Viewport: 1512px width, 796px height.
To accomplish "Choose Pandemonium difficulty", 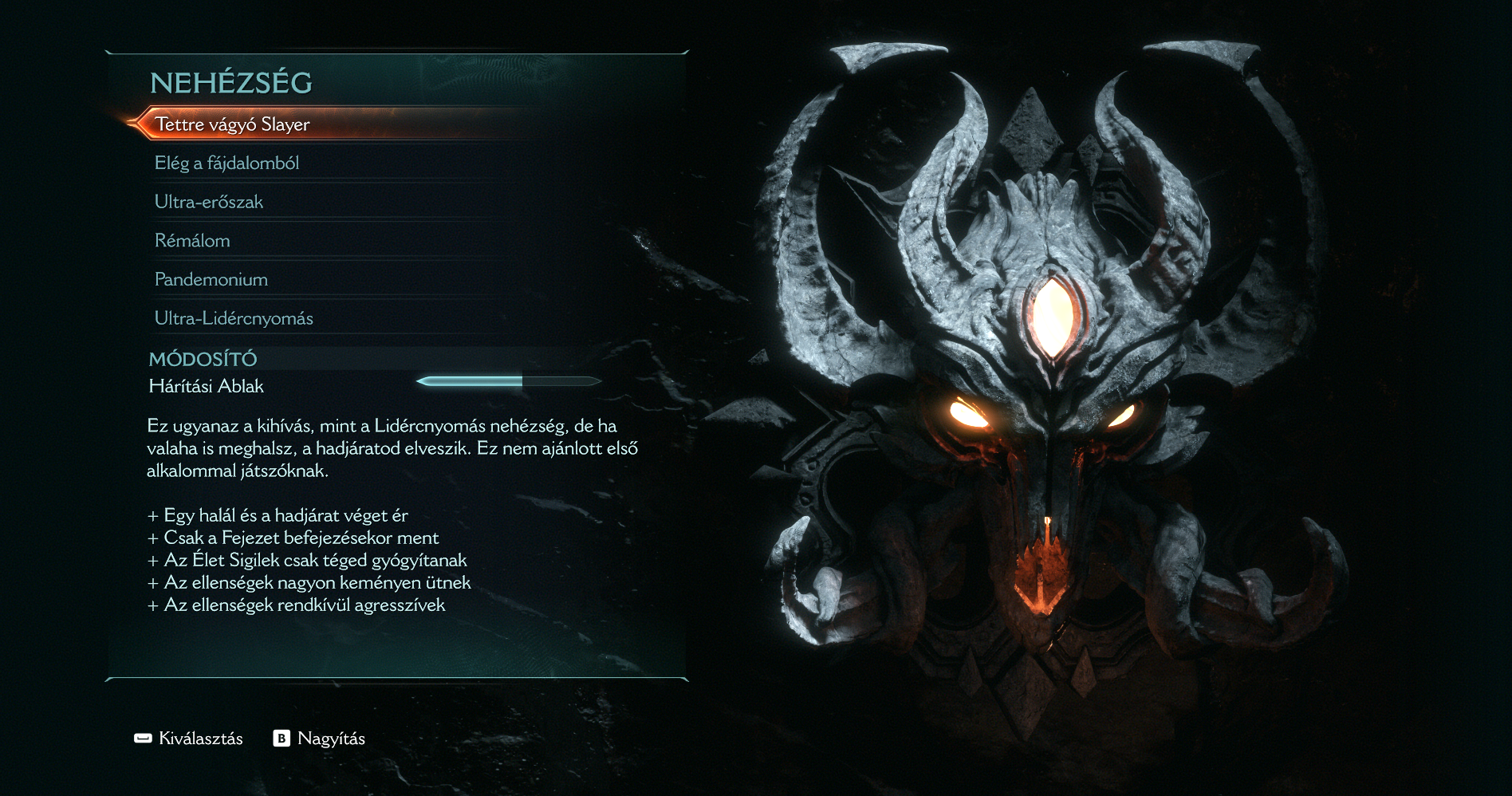I will tap(211, 280).
